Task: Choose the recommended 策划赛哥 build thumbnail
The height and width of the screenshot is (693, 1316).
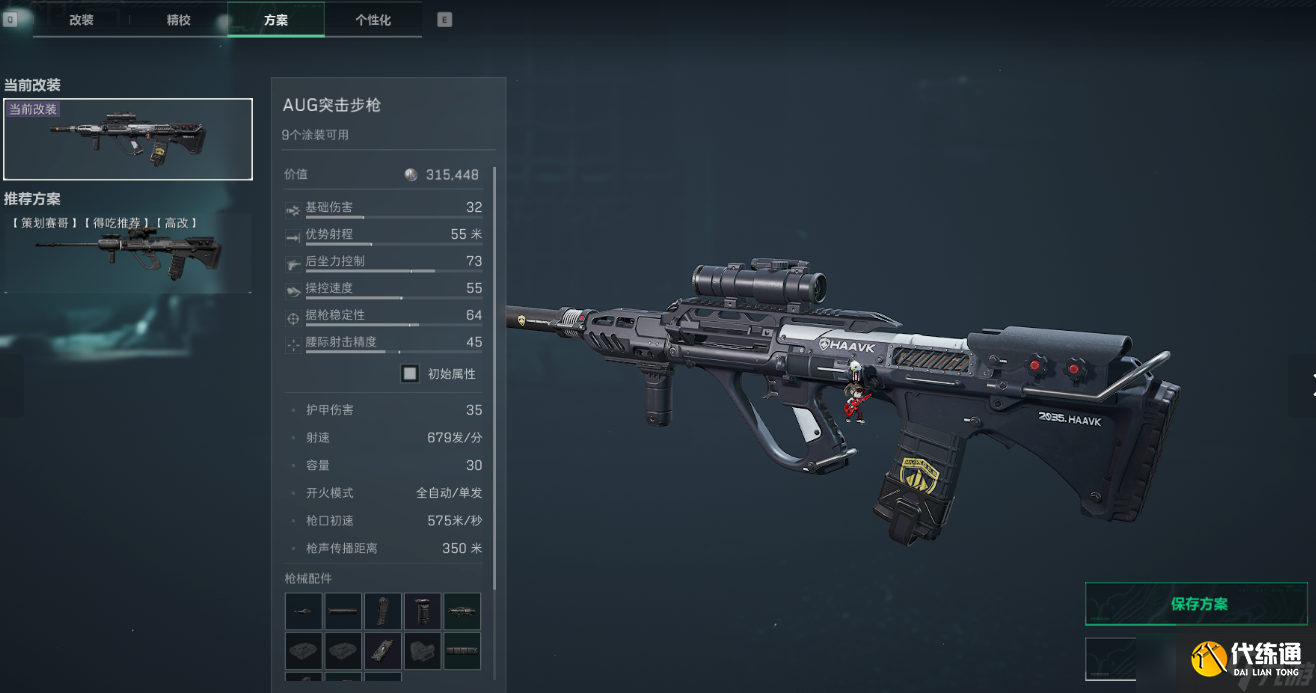Action: (x=128, y=254)
